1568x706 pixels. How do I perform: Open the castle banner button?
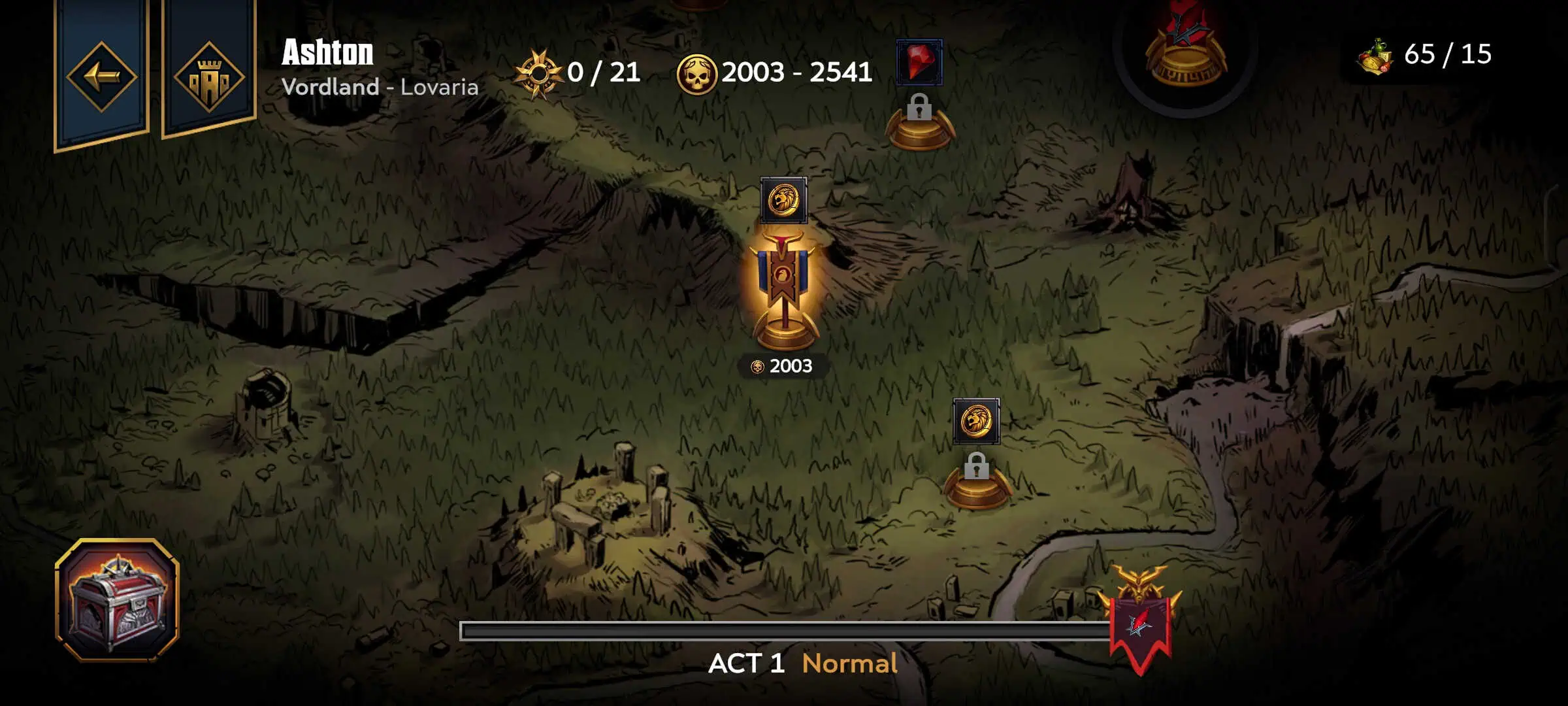[x=209, y=76]
